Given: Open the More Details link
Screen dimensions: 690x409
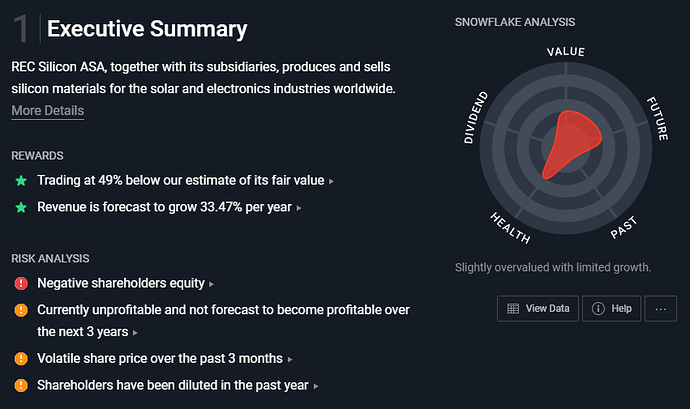Looking at the screenshot, I should coord(47,110).
